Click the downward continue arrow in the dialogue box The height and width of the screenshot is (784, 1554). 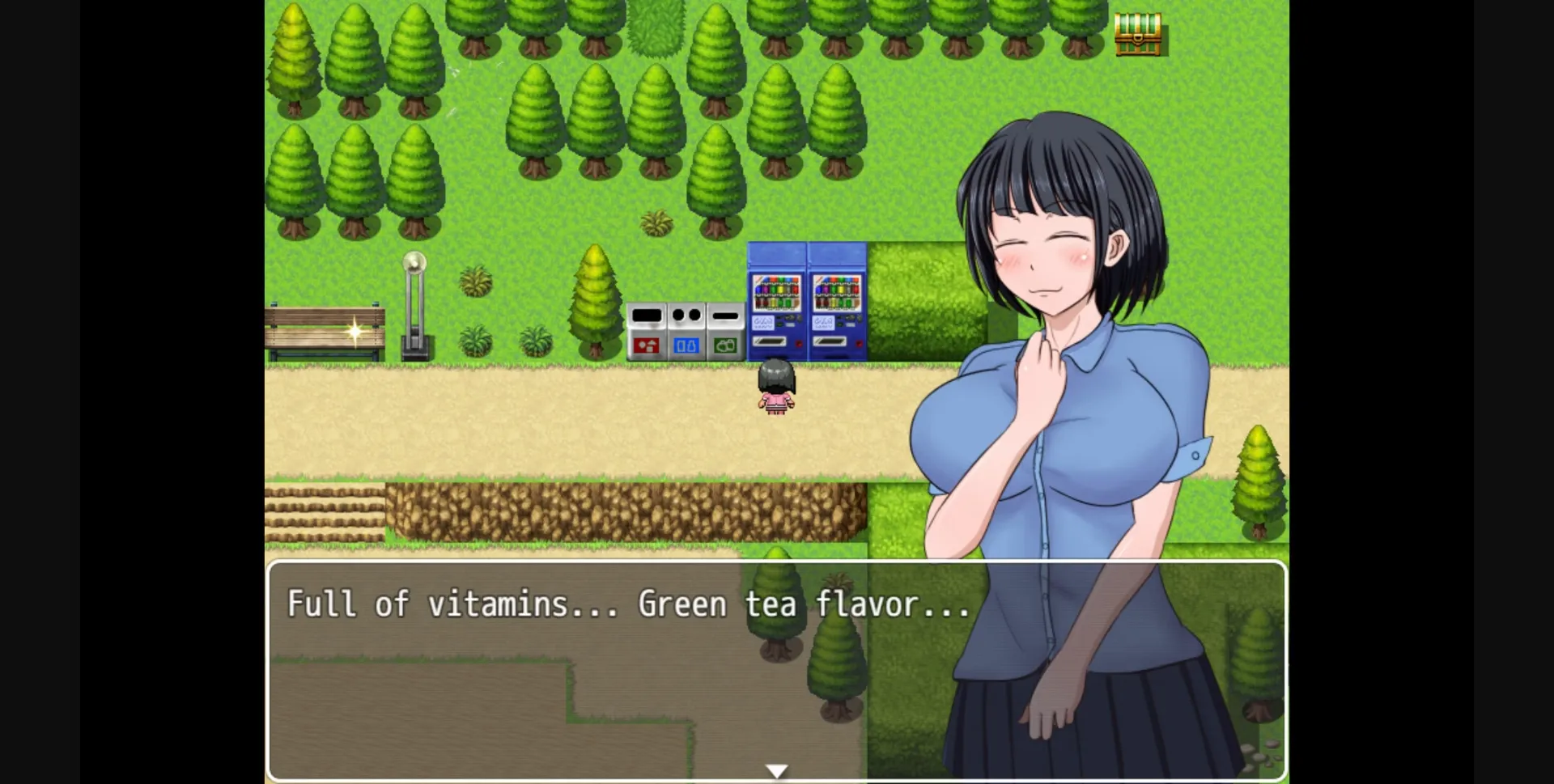(x=776, y=769)
